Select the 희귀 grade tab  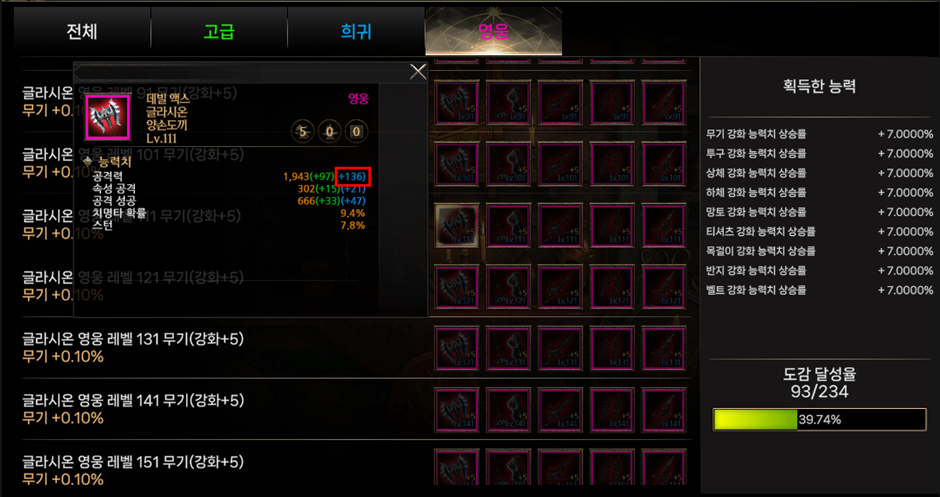pos(355,31)
